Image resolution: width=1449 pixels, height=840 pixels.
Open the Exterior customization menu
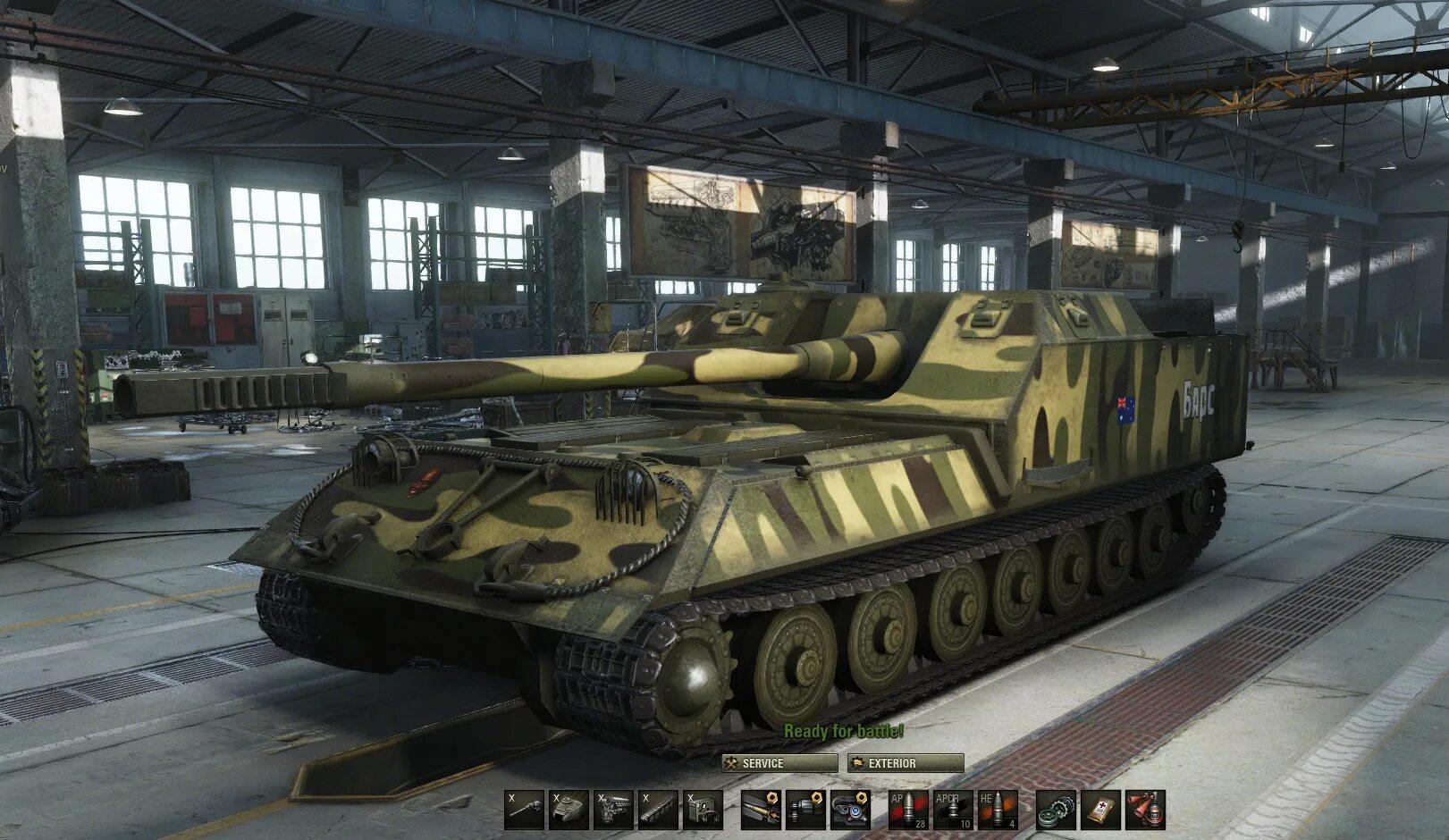(x=906, y=763)
